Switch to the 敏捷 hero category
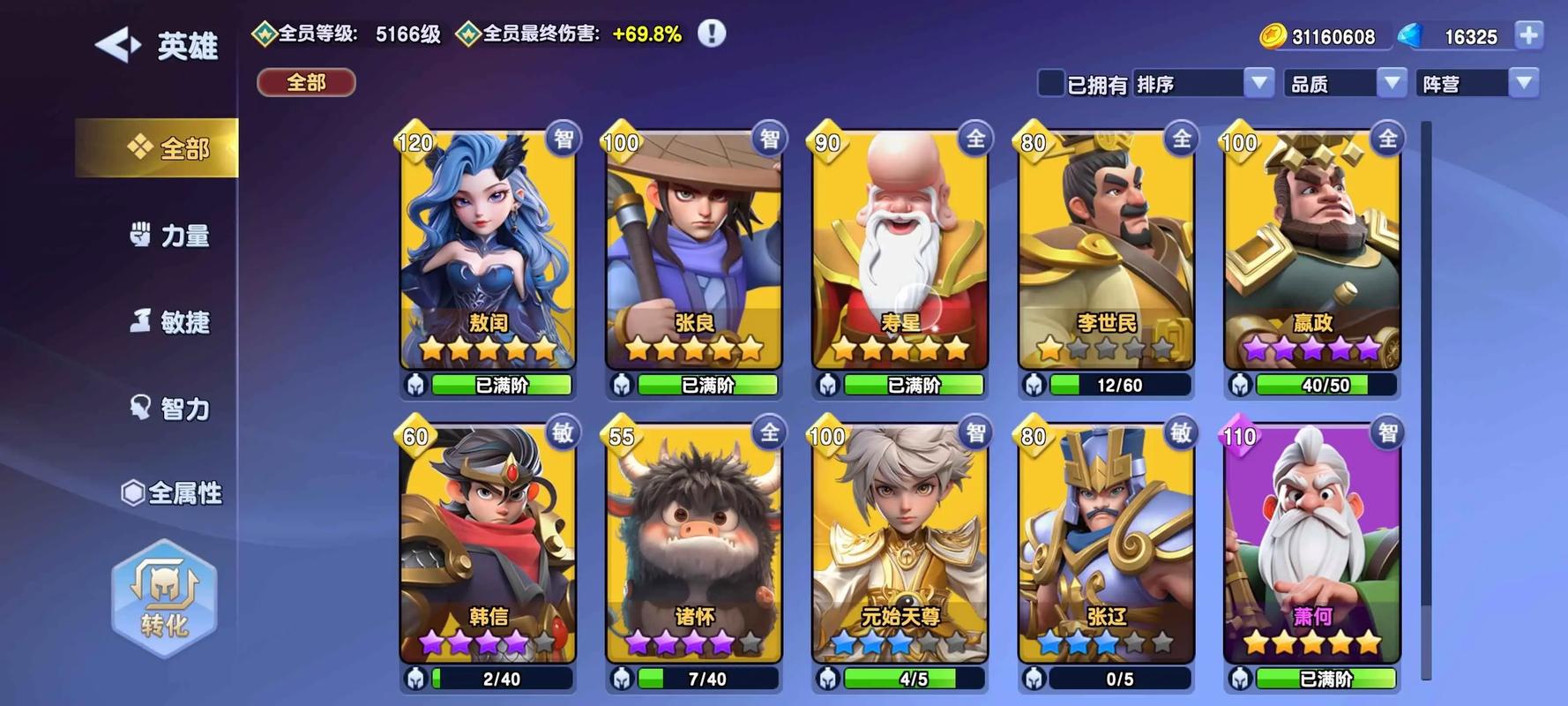Screen dimensions: 1568x706 point(170,322)
